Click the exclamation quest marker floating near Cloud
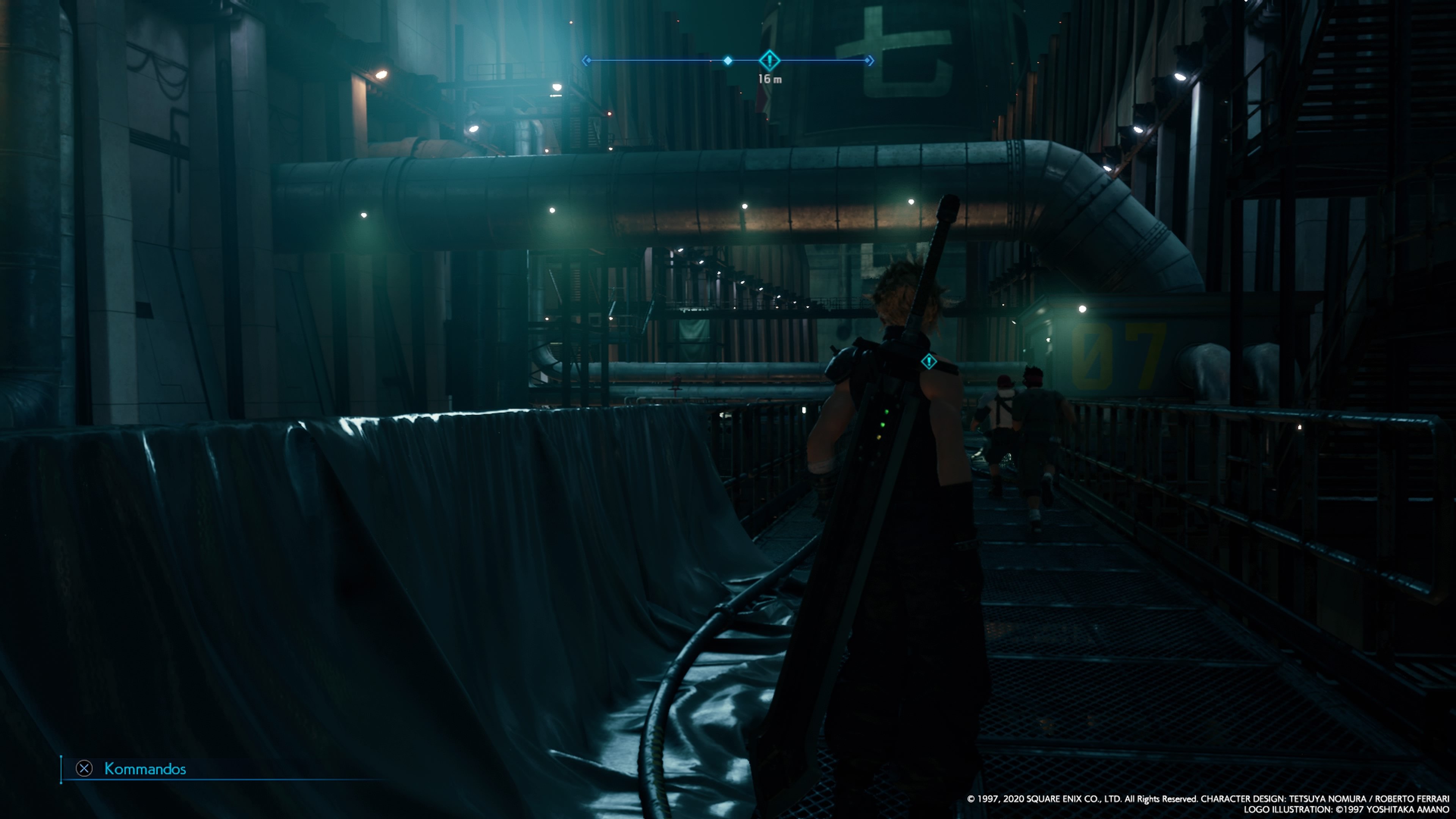Viewport: 1456px width, 819px height. tap(929, 361)
